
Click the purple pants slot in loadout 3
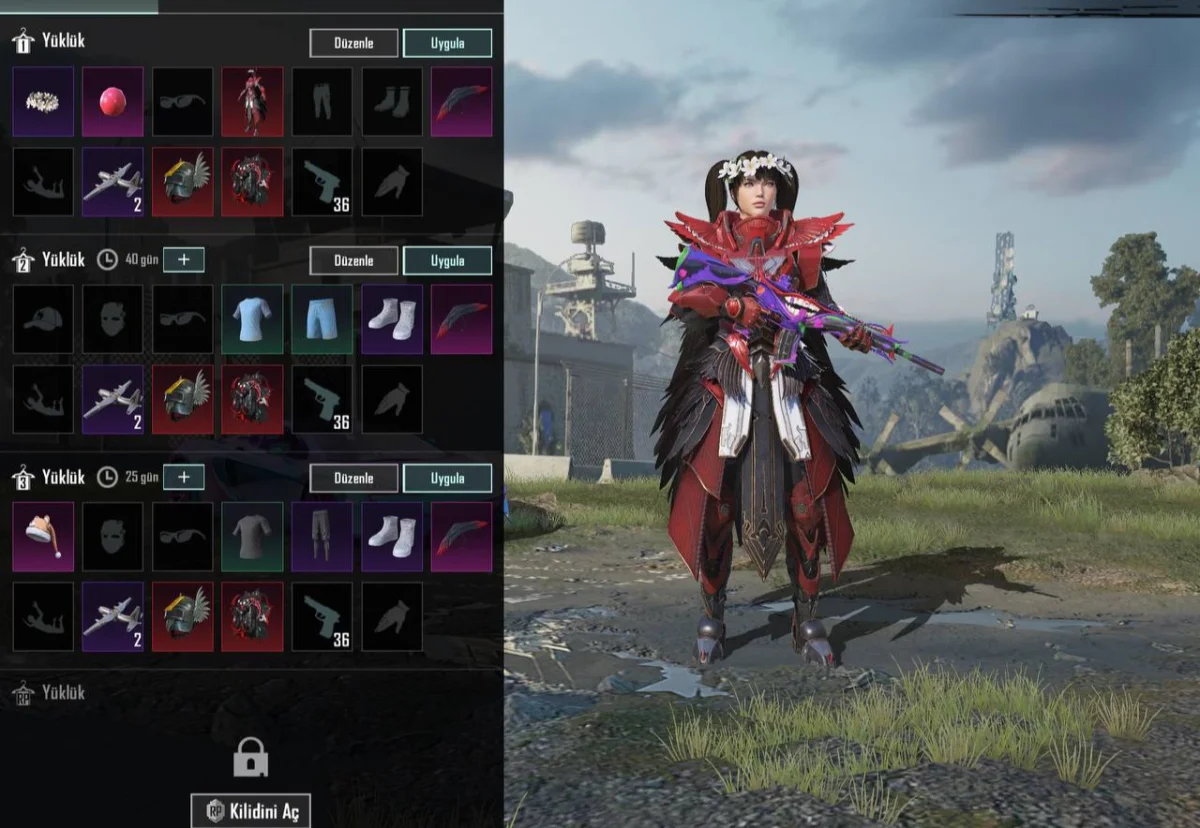click(322, 537)
